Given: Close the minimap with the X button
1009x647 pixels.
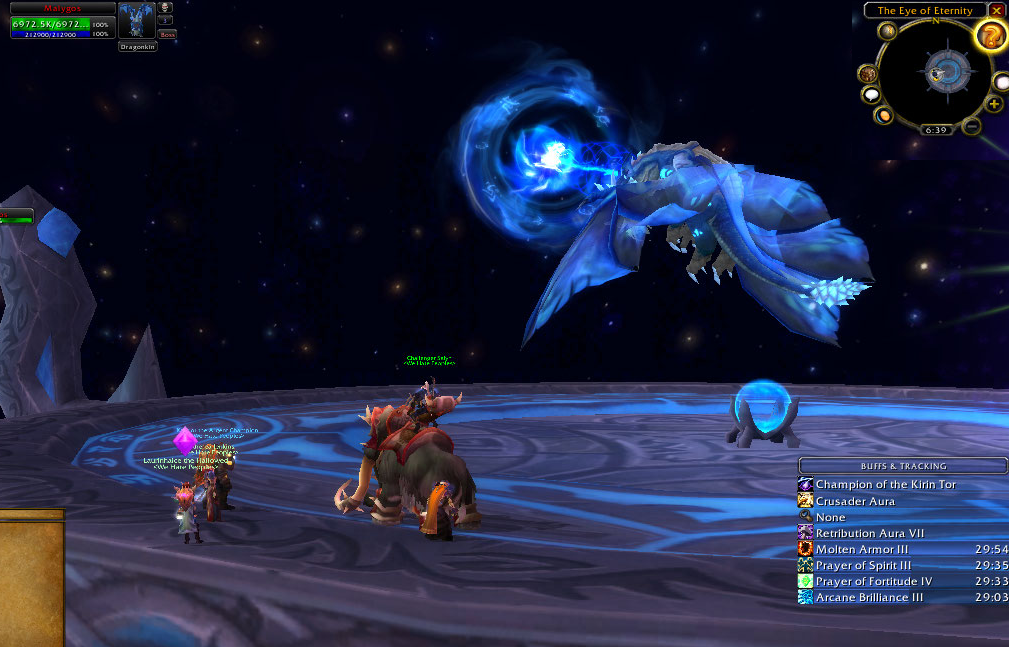Looking at the screenshot, I should [x=997, y=10].
